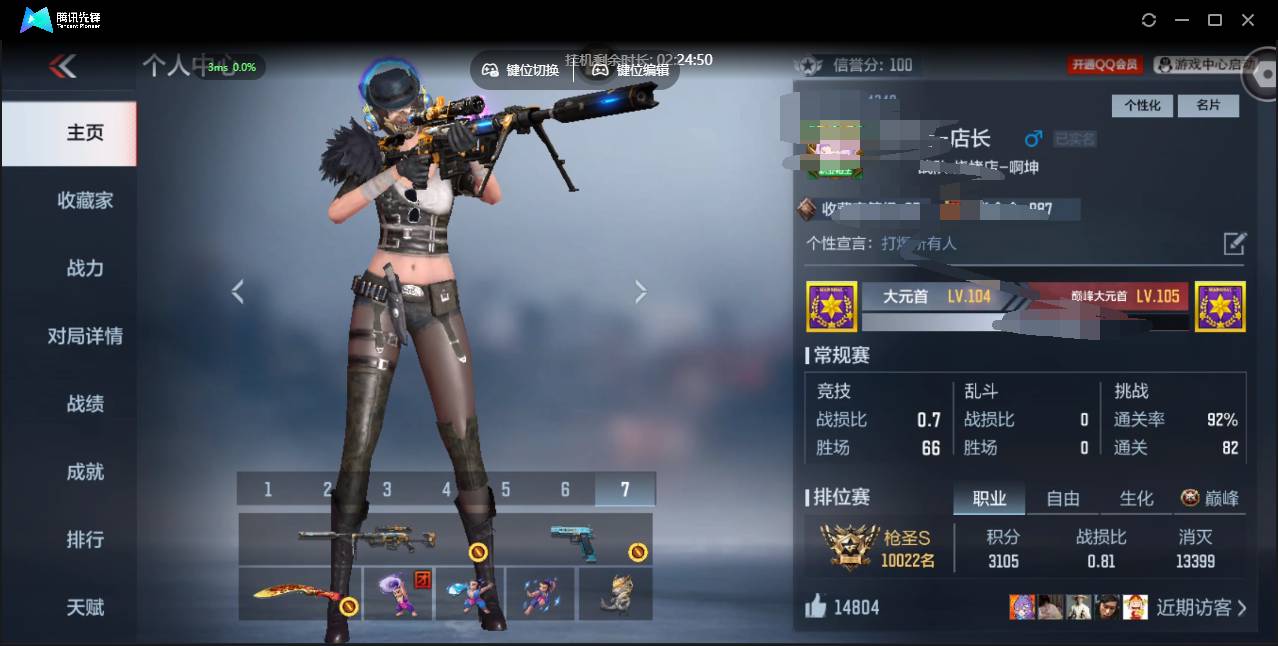Image resolution: width=1278 pixels, height=646 pixels.
Task: Open 近期访客 recent visitors list
Action: click(1201, 607)
